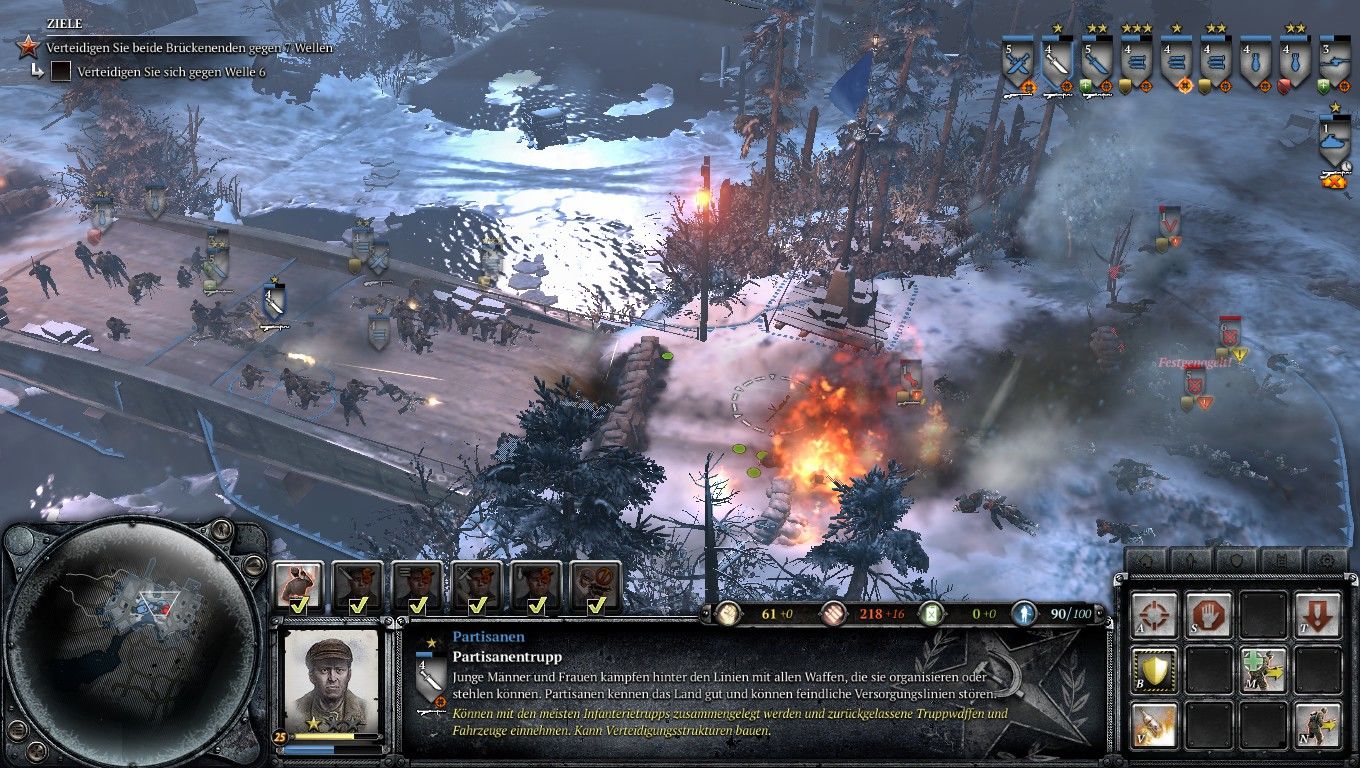Switch to the upgrade arrow tab on the command panel
Viewport: 1360px width, 768px height.
1190,558
